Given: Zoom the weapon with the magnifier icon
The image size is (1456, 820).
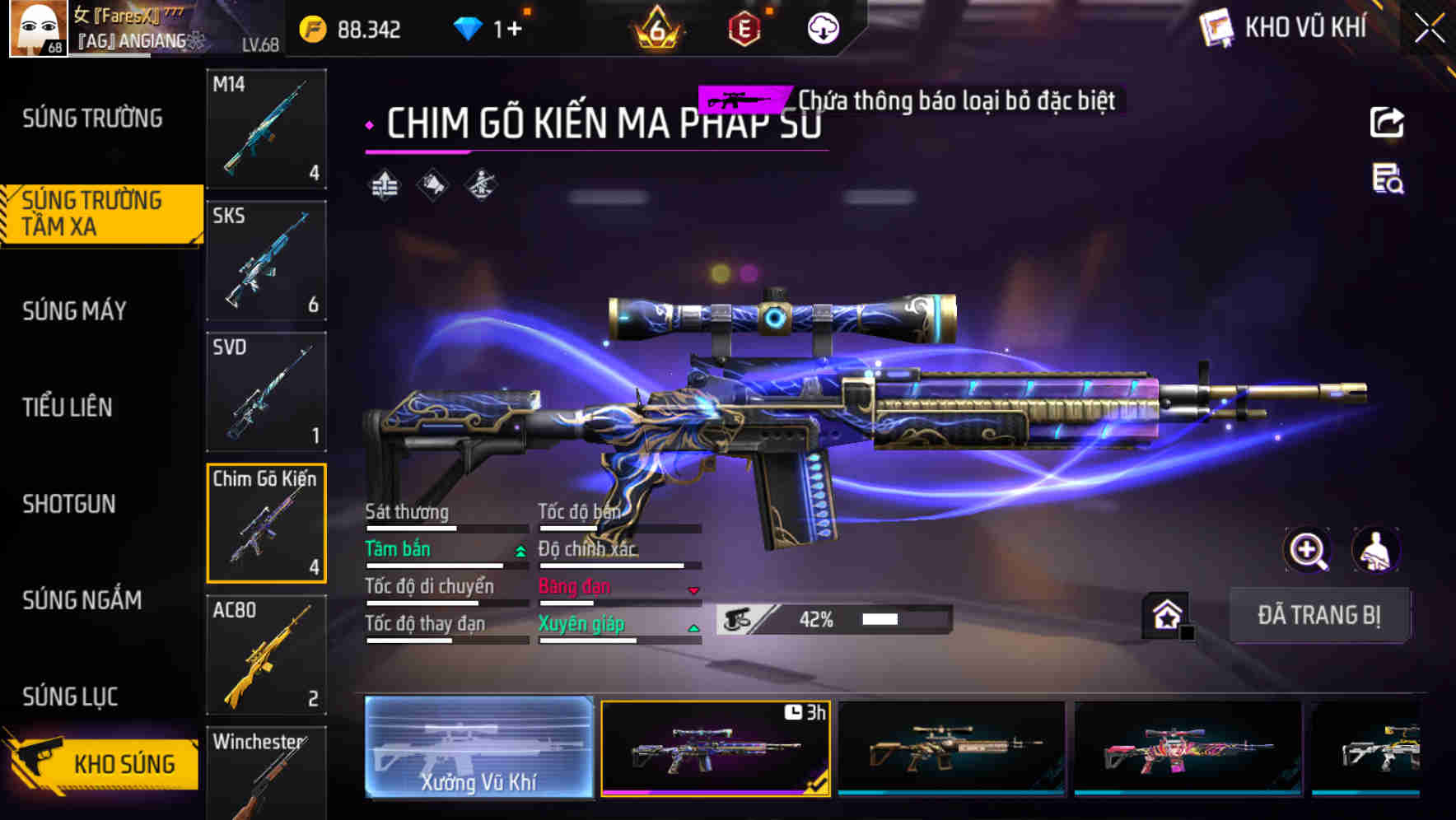Looking at the screenshot, I should pyautogui.click(x=1308, y=550).
